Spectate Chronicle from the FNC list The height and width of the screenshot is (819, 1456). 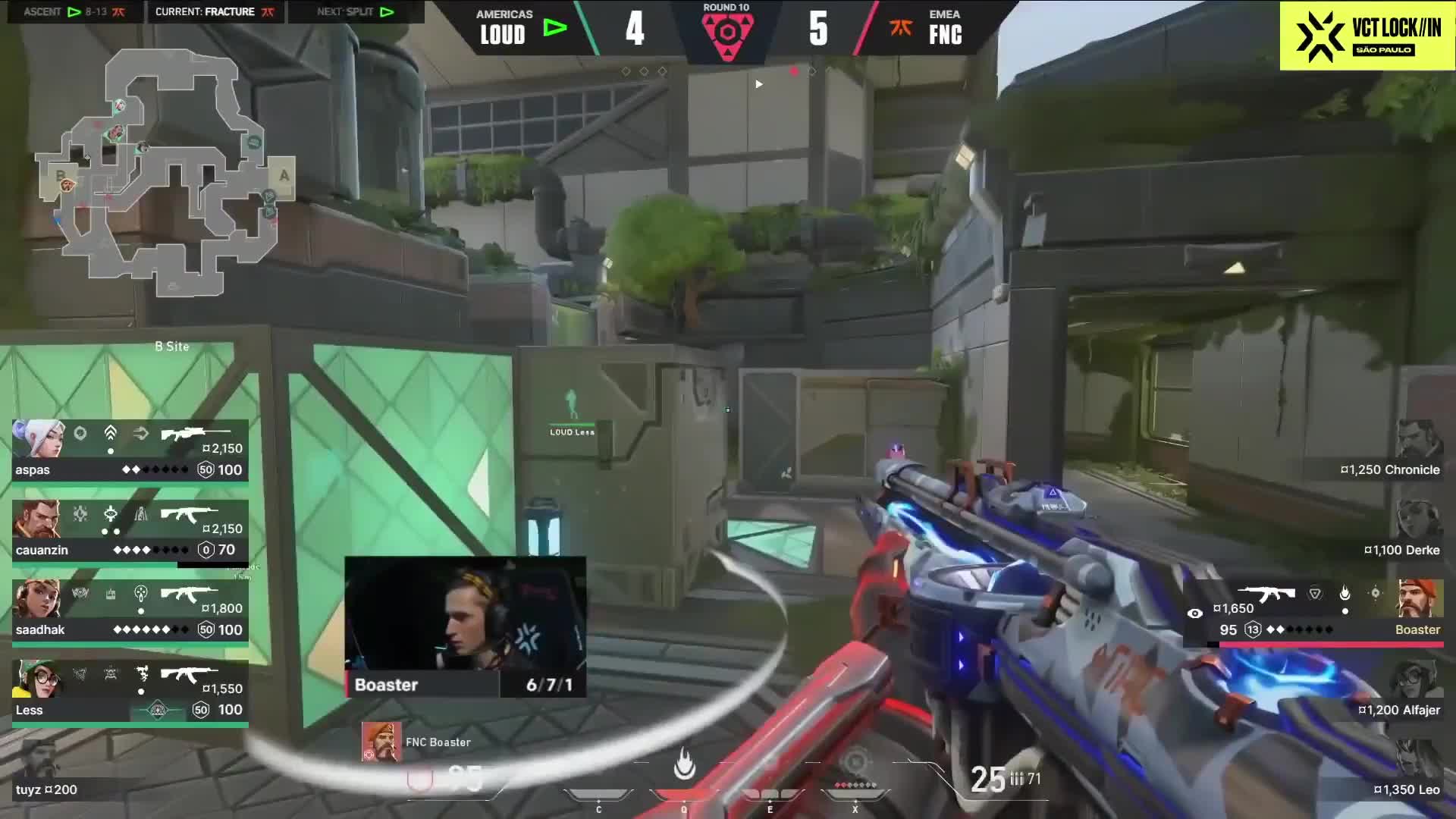coord(1392,452)
